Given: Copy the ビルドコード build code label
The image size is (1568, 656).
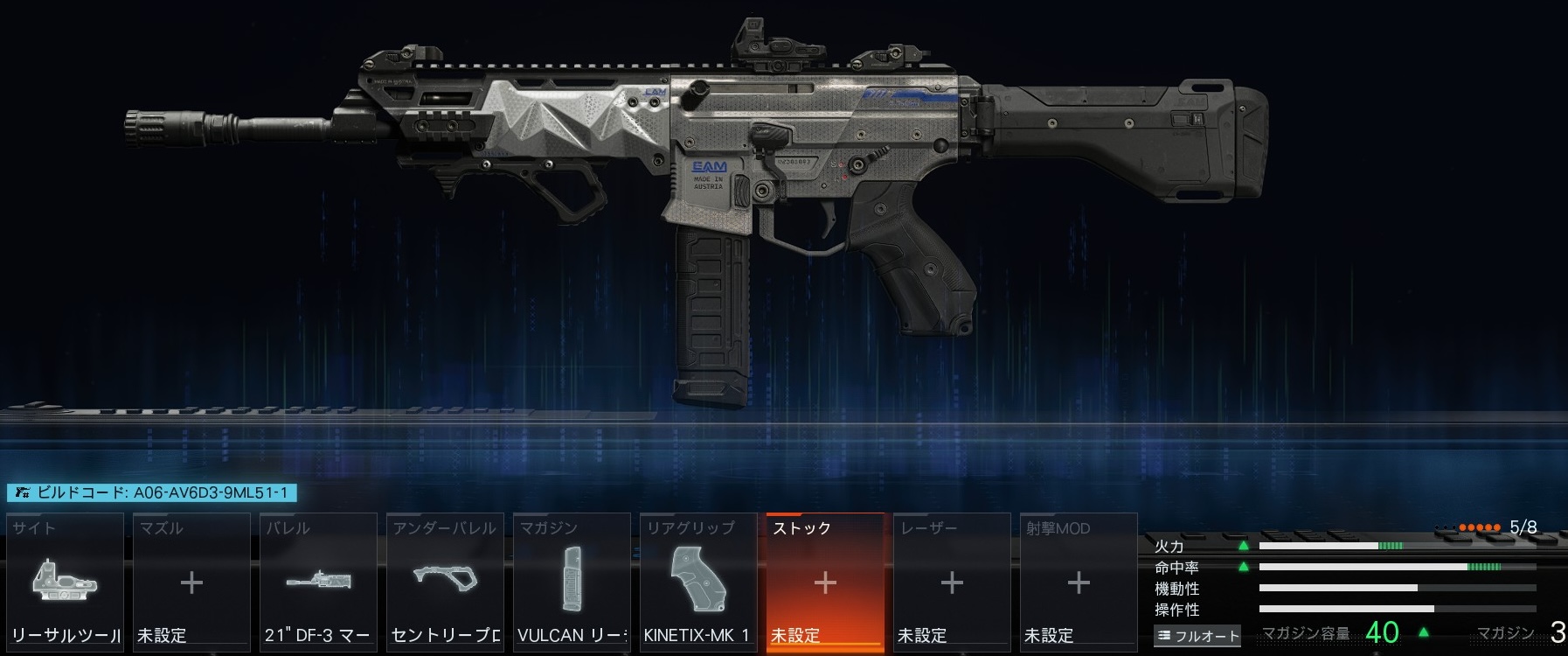Looking at the screenshot, I should tap(152, 493).
